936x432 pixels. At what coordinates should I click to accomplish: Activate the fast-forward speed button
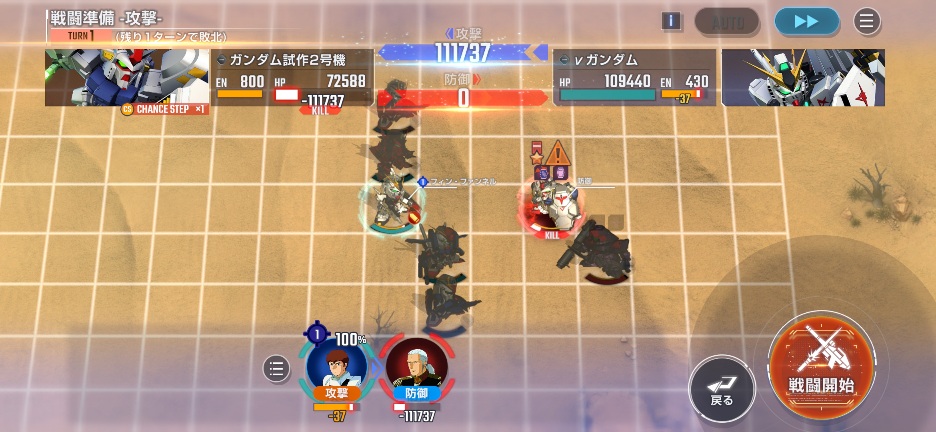[806, 21]
